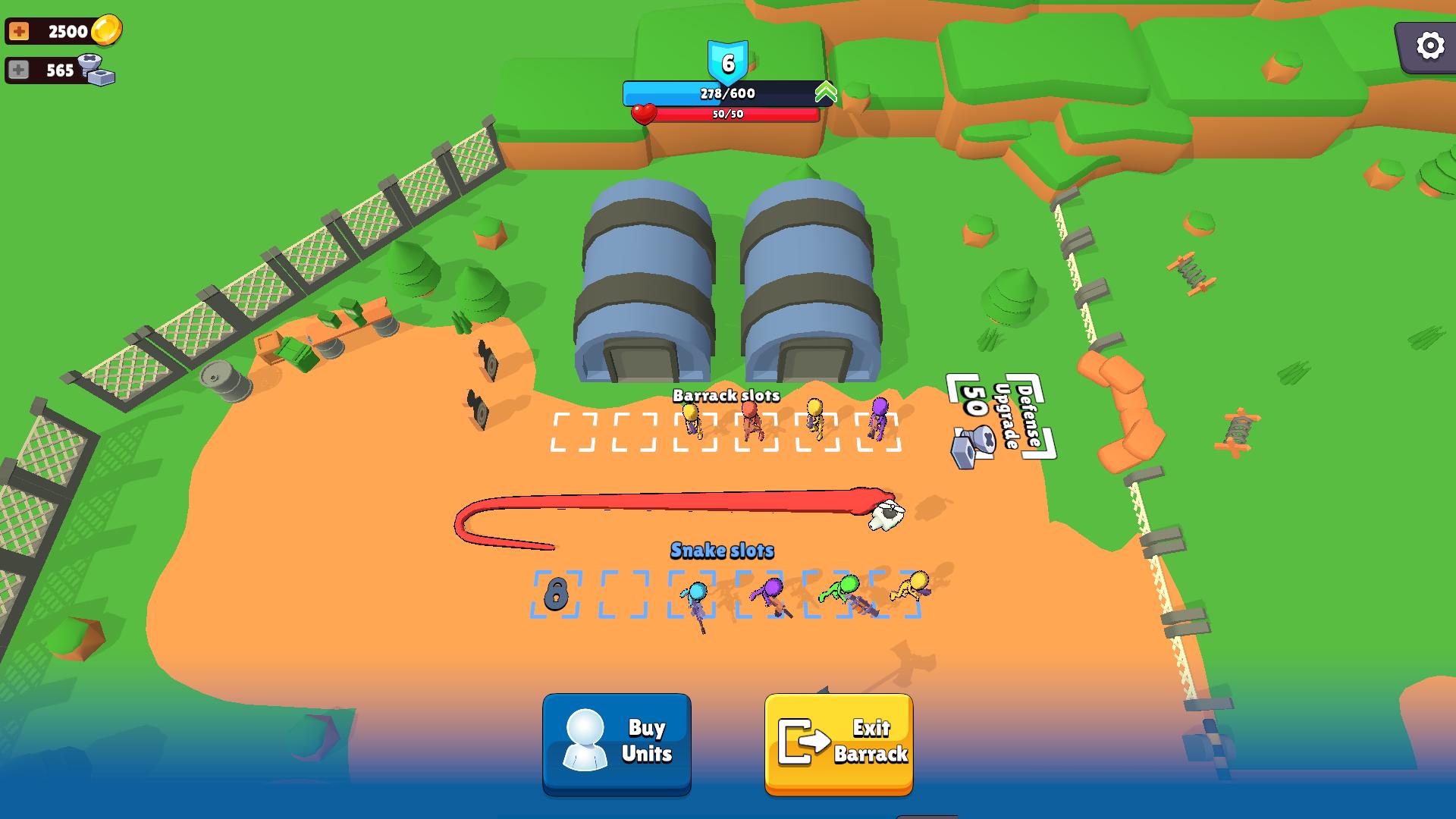Click the plus icon beside the bolt count
Screen dimensions: 1456x819
[x=19, y=70]
